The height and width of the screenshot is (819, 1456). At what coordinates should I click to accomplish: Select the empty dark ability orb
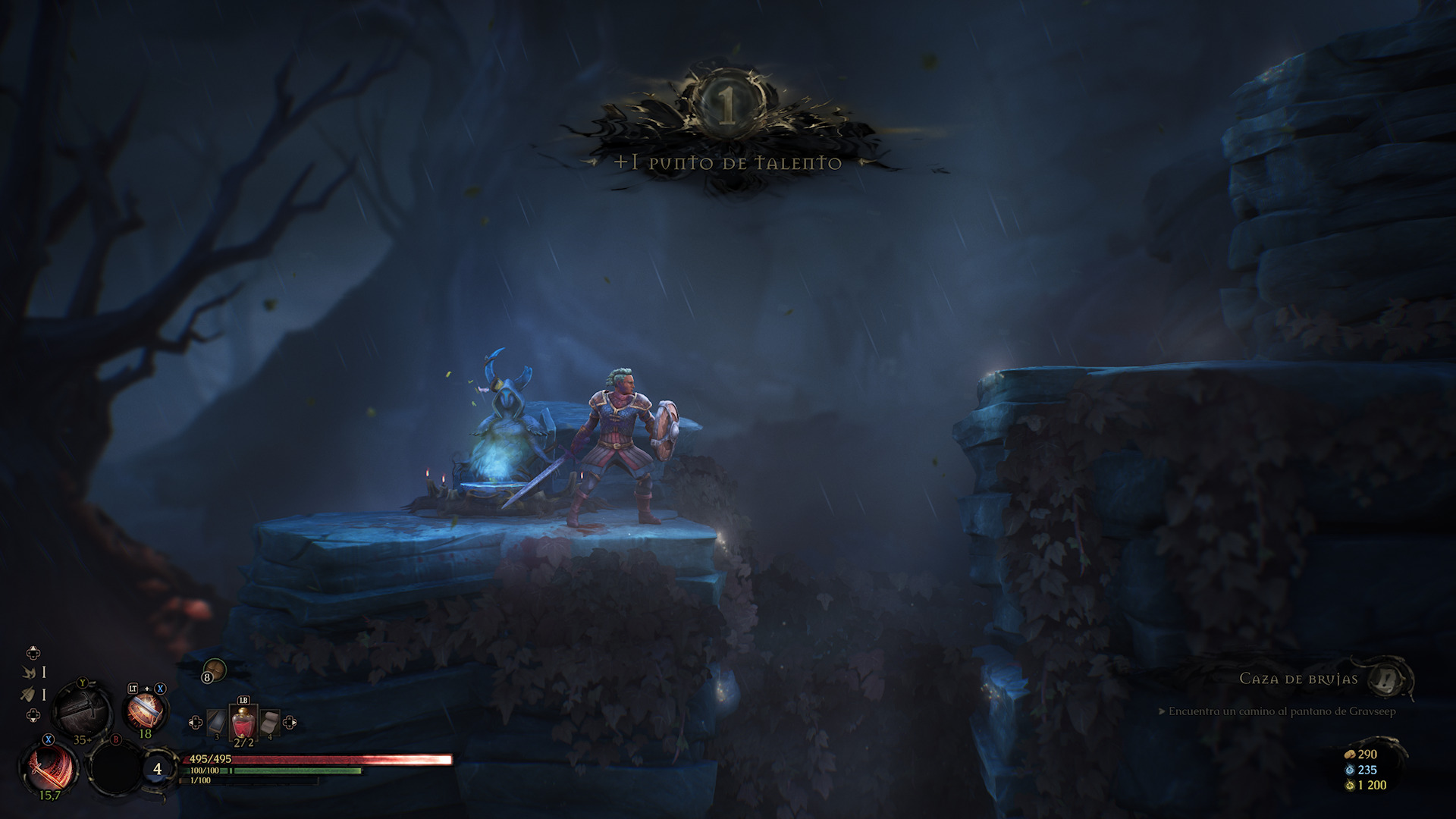(x=115, y=767)
